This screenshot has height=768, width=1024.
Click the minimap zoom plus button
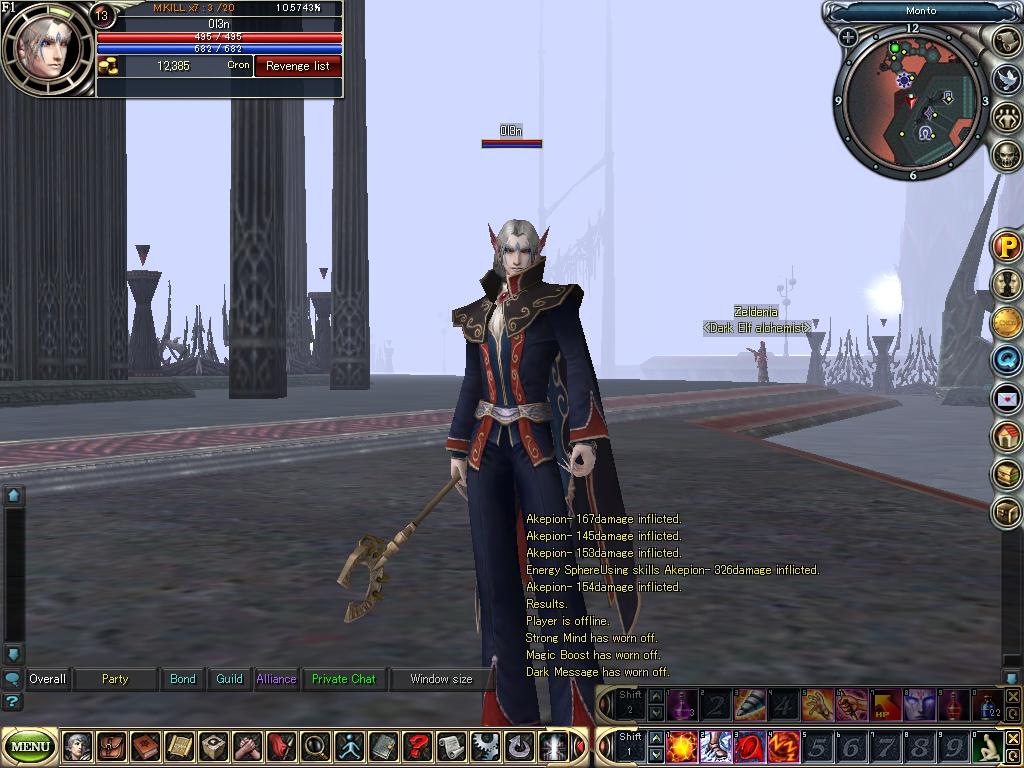pyautogui.click(x=848, y=38)
